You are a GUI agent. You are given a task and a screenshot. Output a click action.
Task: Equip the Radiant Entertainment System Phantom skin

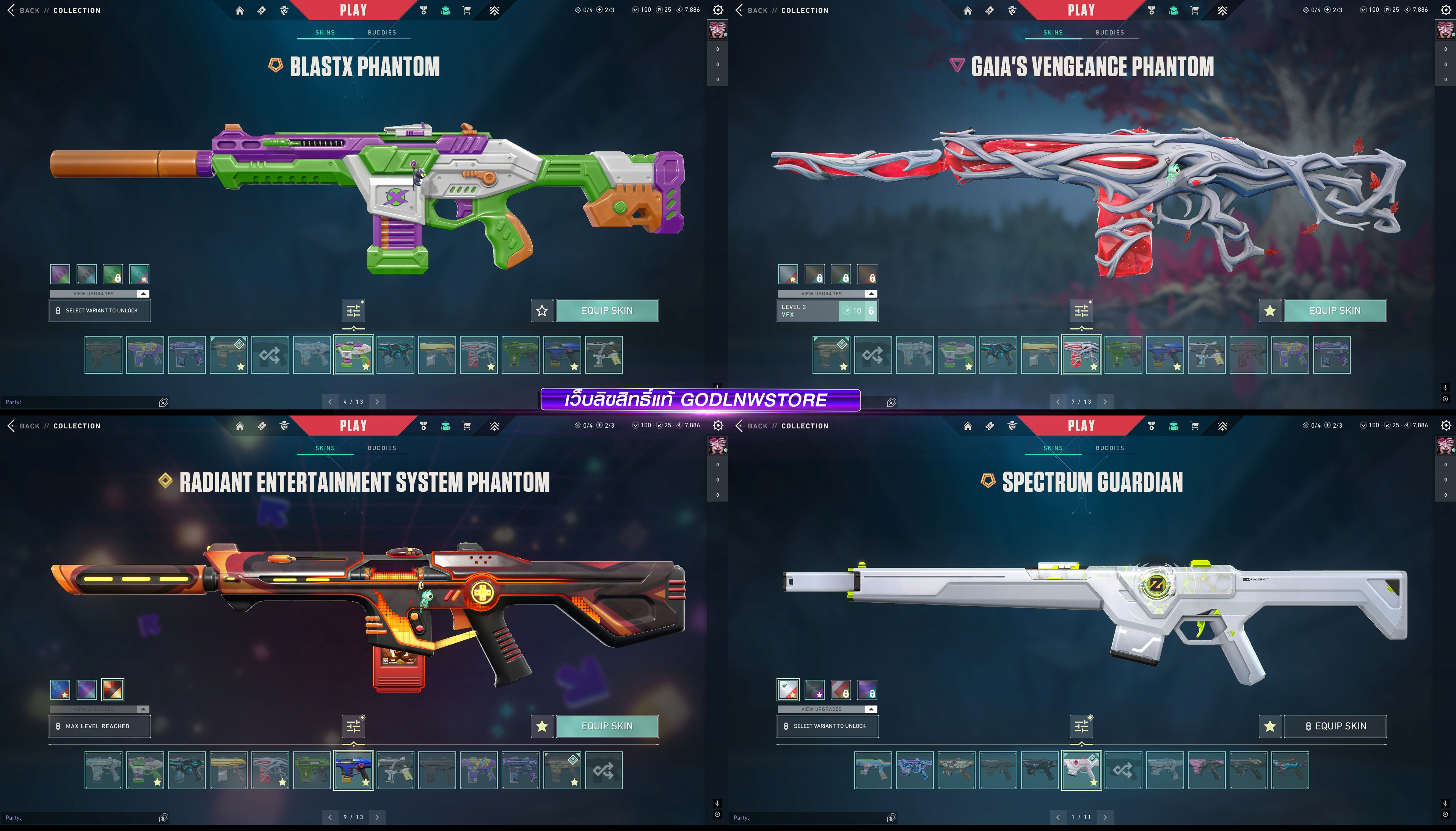(607, 726)
